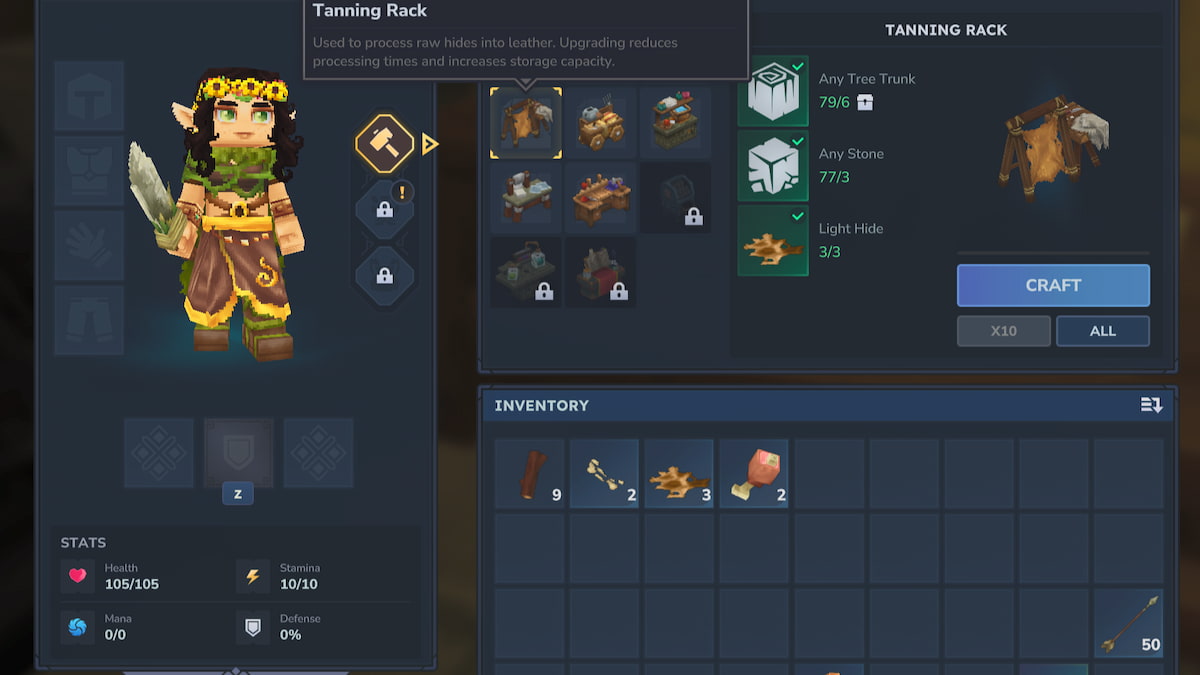Choose the ALL craft quantity button

pos(1102,331)
